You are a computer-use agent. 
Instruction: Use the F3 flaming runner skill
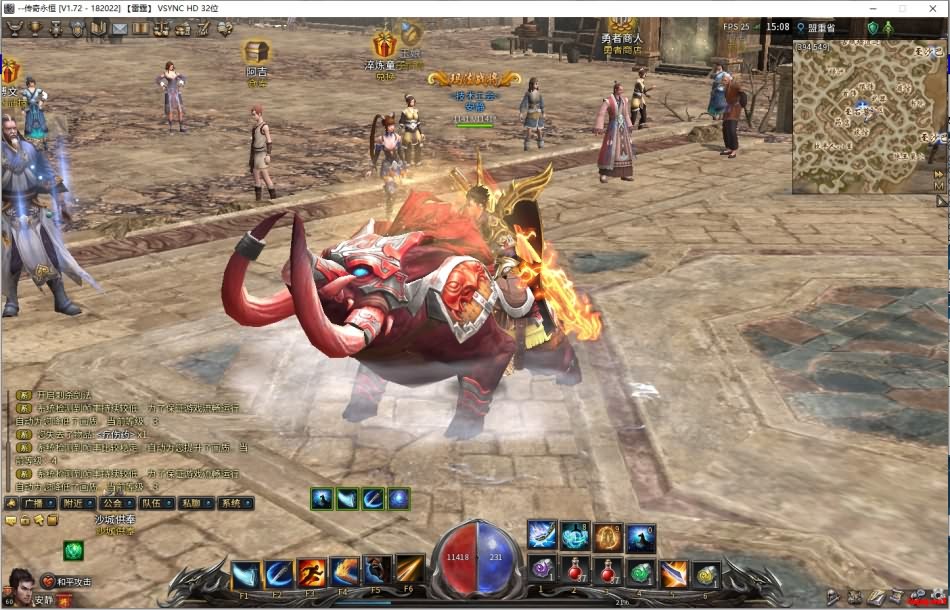coord(311,573)
